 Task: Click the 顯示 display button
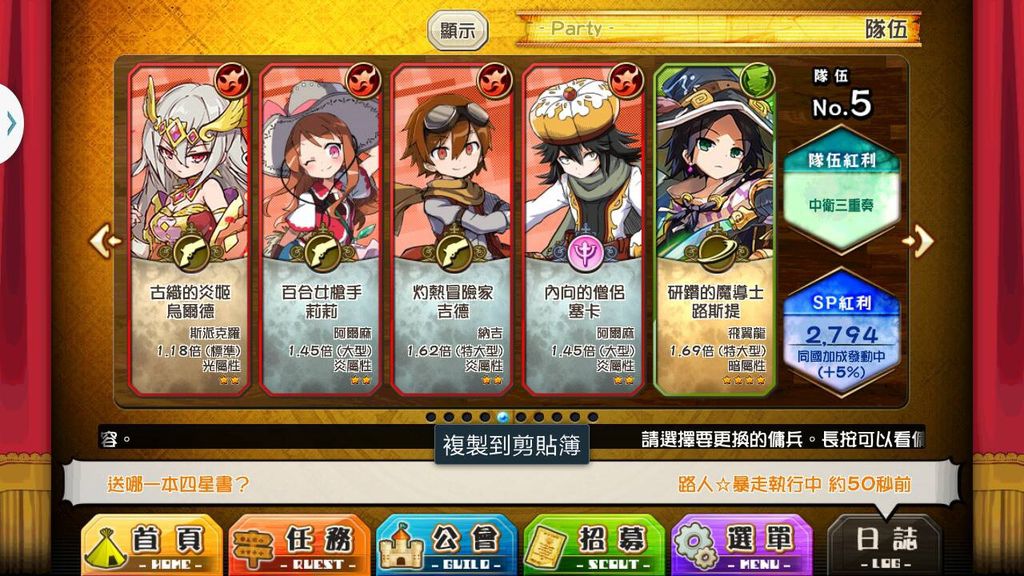tap(458, 30)
